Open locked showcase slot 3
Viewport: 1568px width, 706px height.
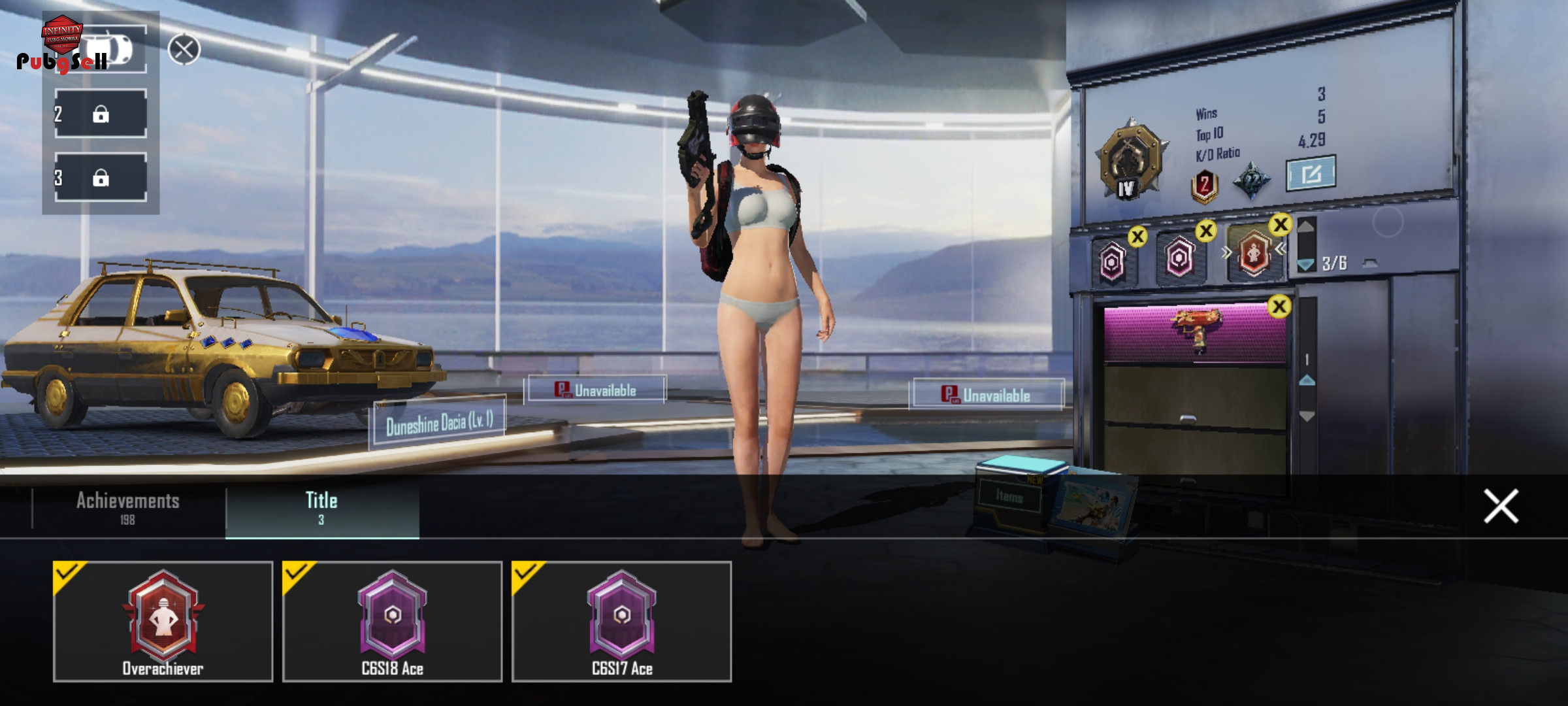coord(101,177)
